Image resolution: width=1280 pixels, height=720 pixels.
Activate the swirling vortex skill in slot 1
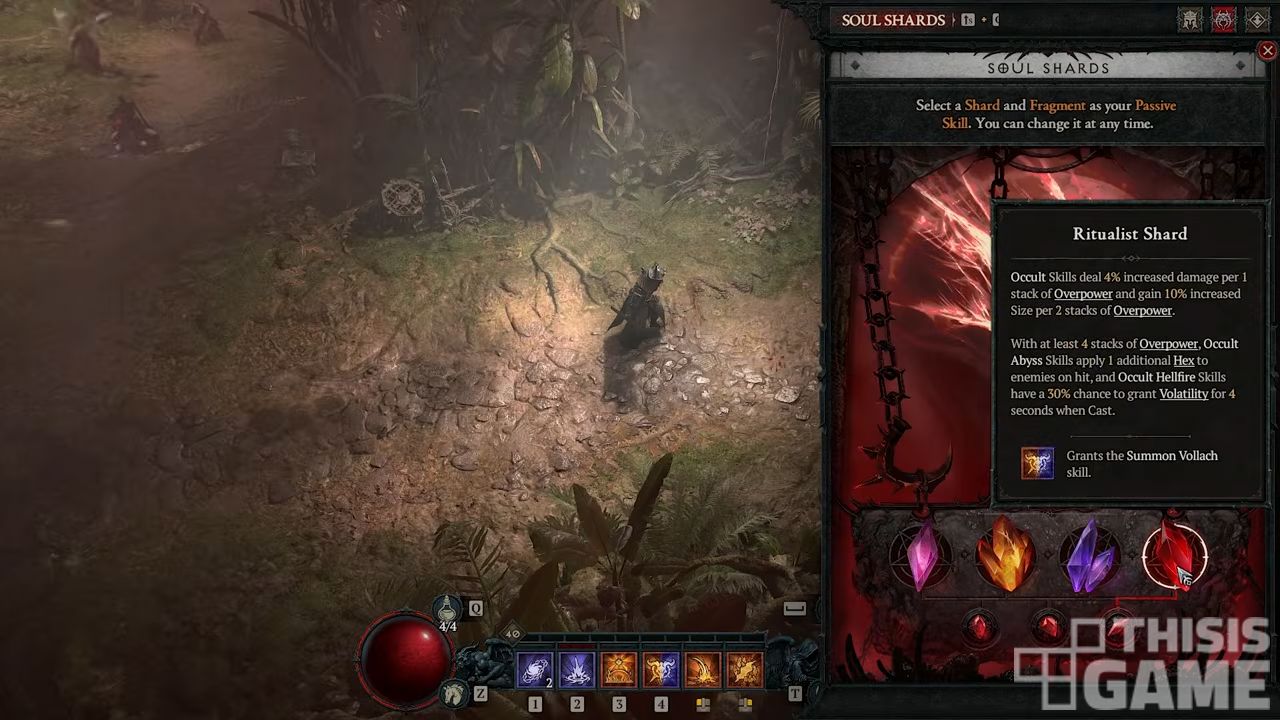click(x=534, y=670)
